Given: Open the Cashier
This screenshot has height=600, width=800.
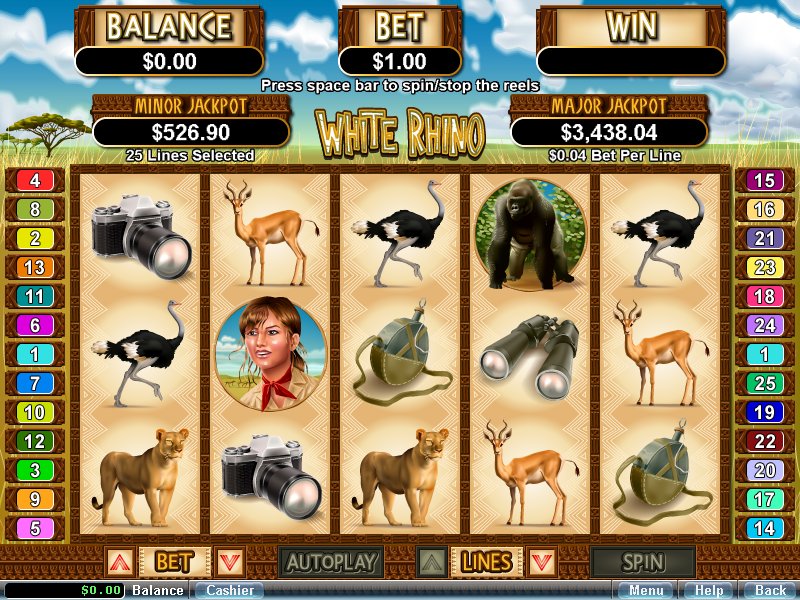Looking at the screenshot, I should [229, 590].
